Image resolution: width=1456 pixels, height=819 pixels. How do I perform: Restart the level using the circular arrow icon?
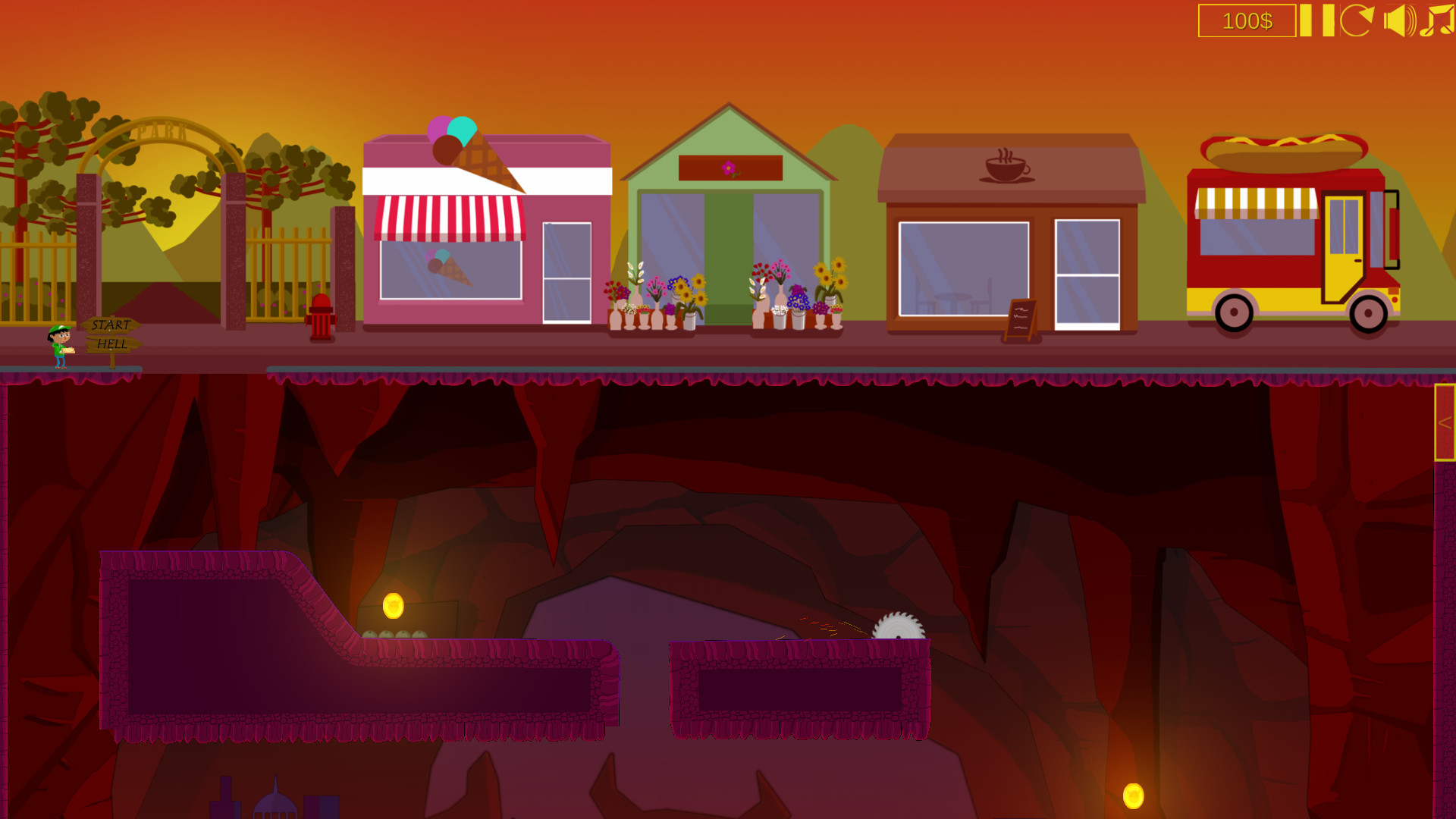click(1357, 21)
